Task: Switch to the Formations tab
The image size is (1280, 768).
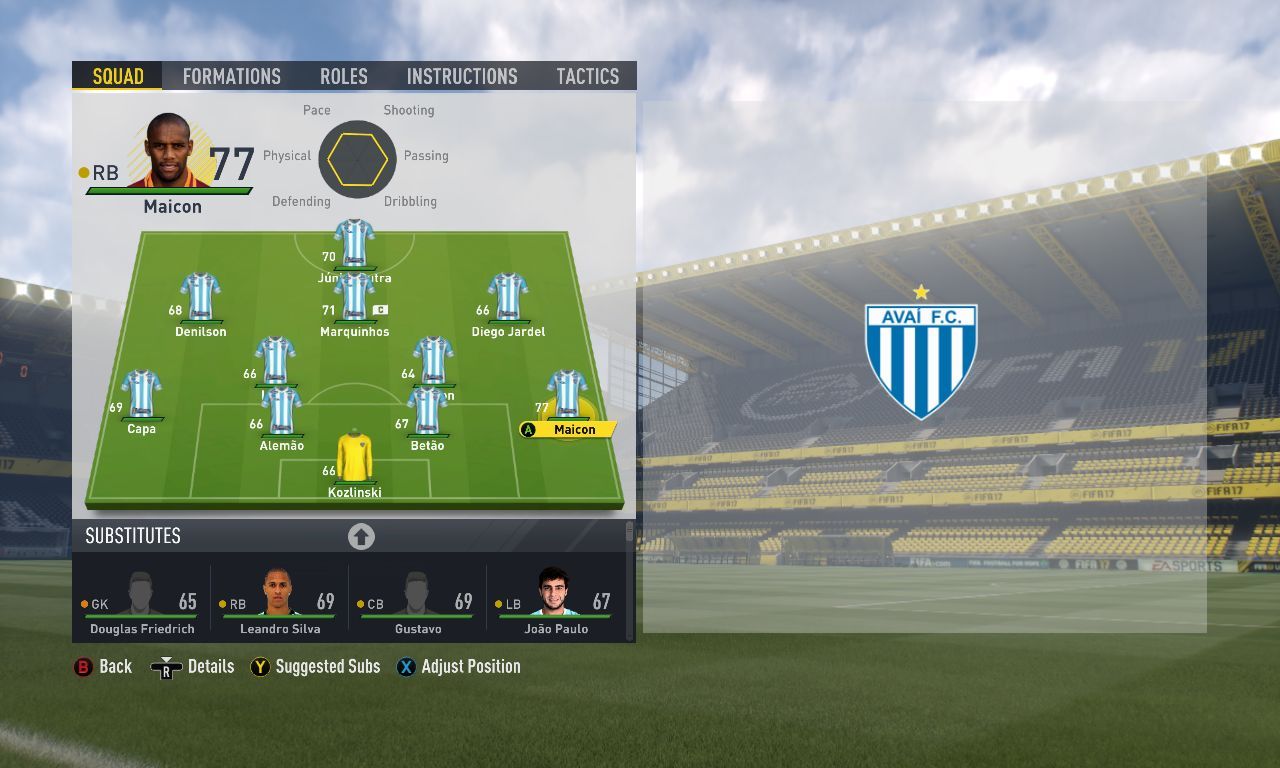Action: 231,76
